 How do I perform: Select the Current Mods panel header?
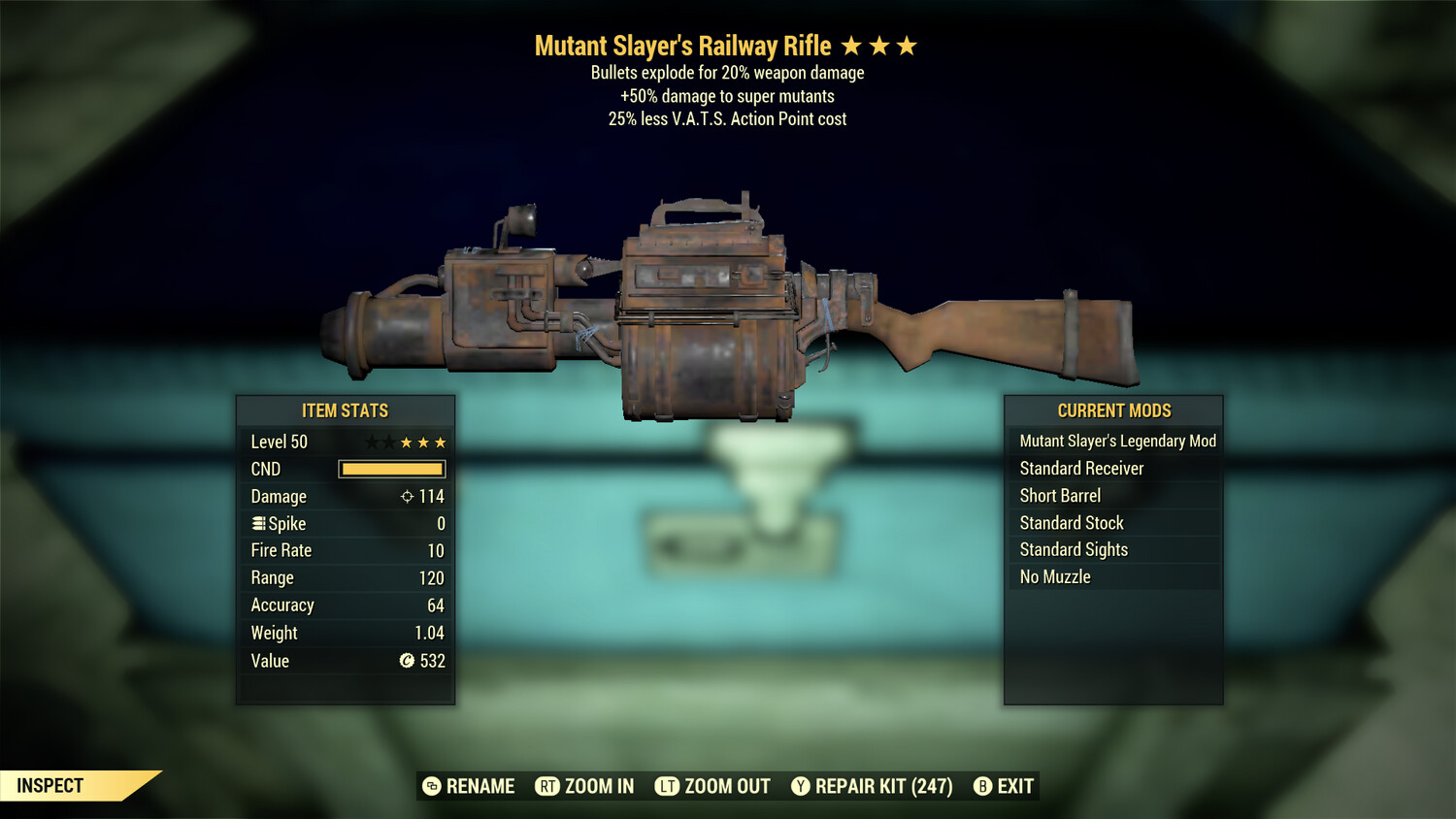1113,410
